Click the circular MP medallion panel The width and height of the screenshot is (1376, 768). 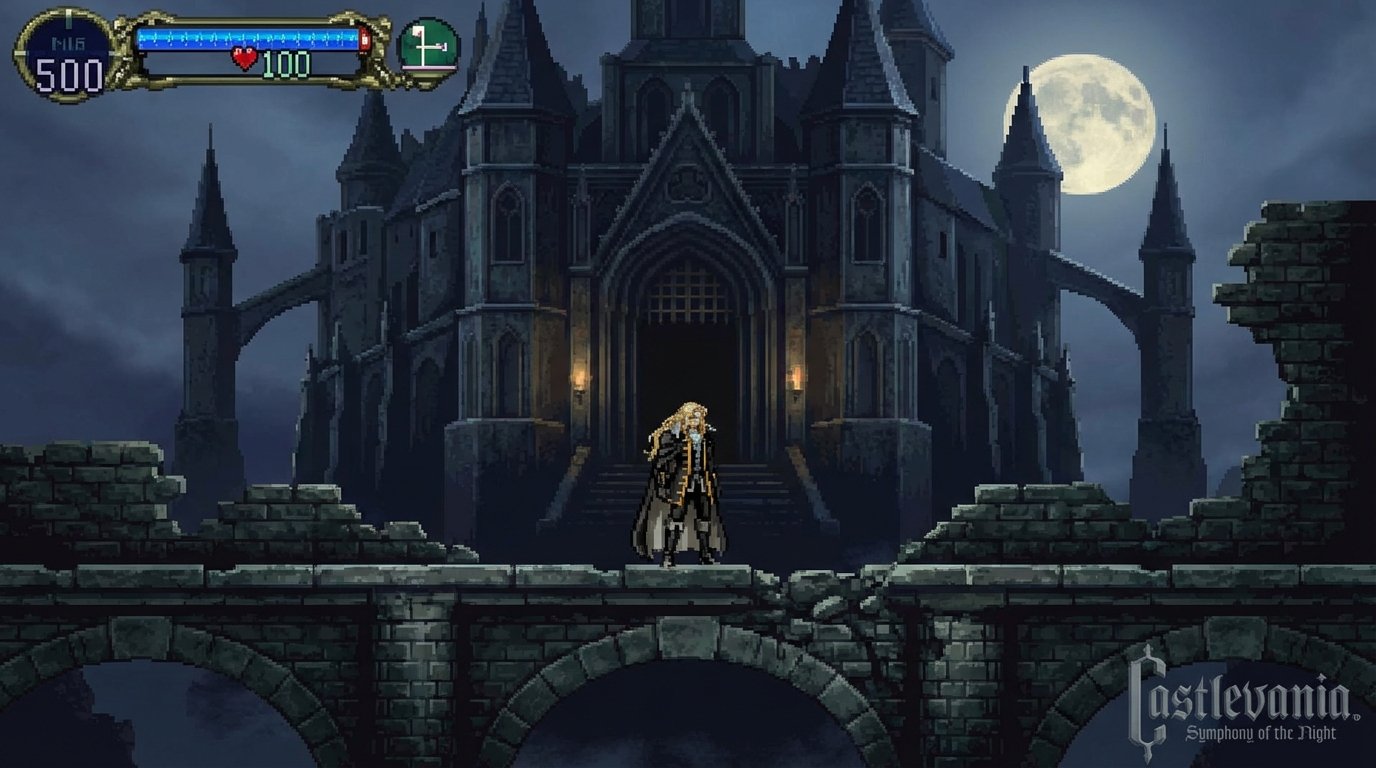(64, 52)
